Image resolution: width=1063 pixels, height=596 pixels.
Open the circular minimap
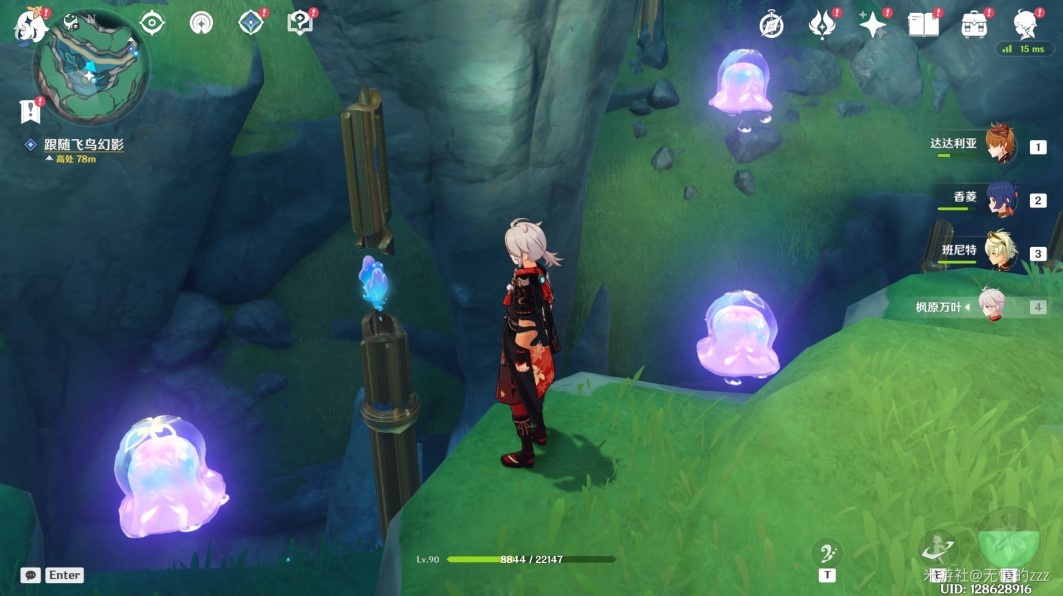[x=91, y=67]
